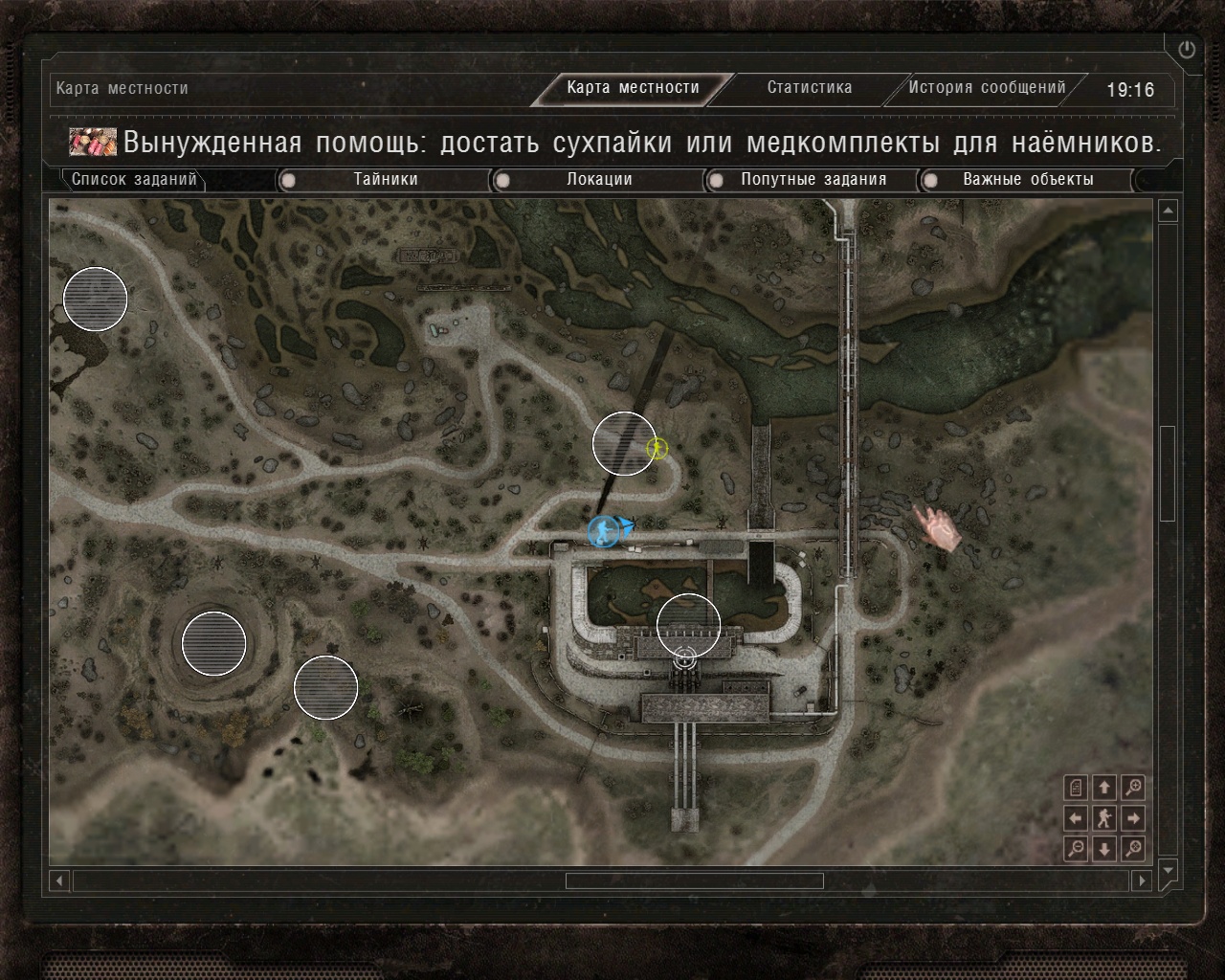Click the power button in the corner
1225x980 pixels.
click(1187, 50)
